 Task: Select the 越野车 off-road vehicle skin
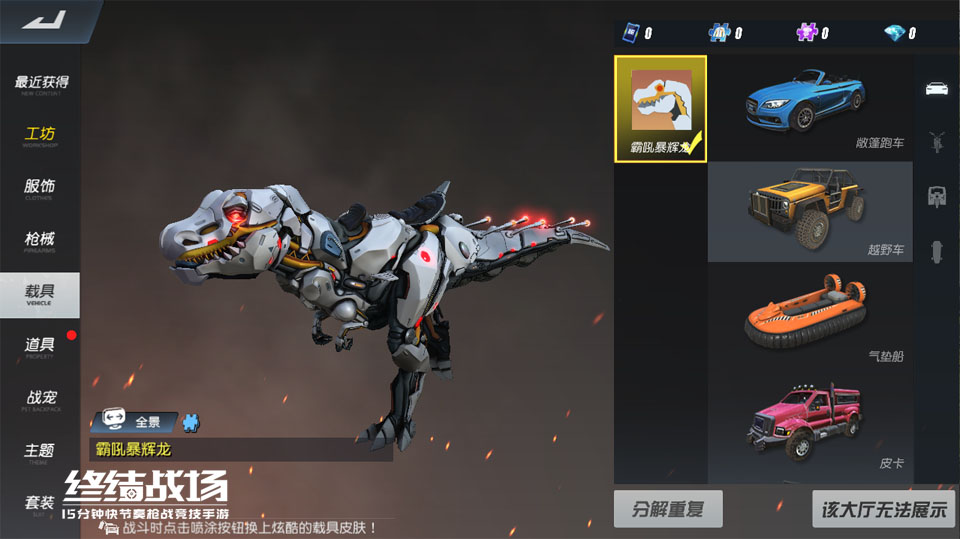[809, 211]
